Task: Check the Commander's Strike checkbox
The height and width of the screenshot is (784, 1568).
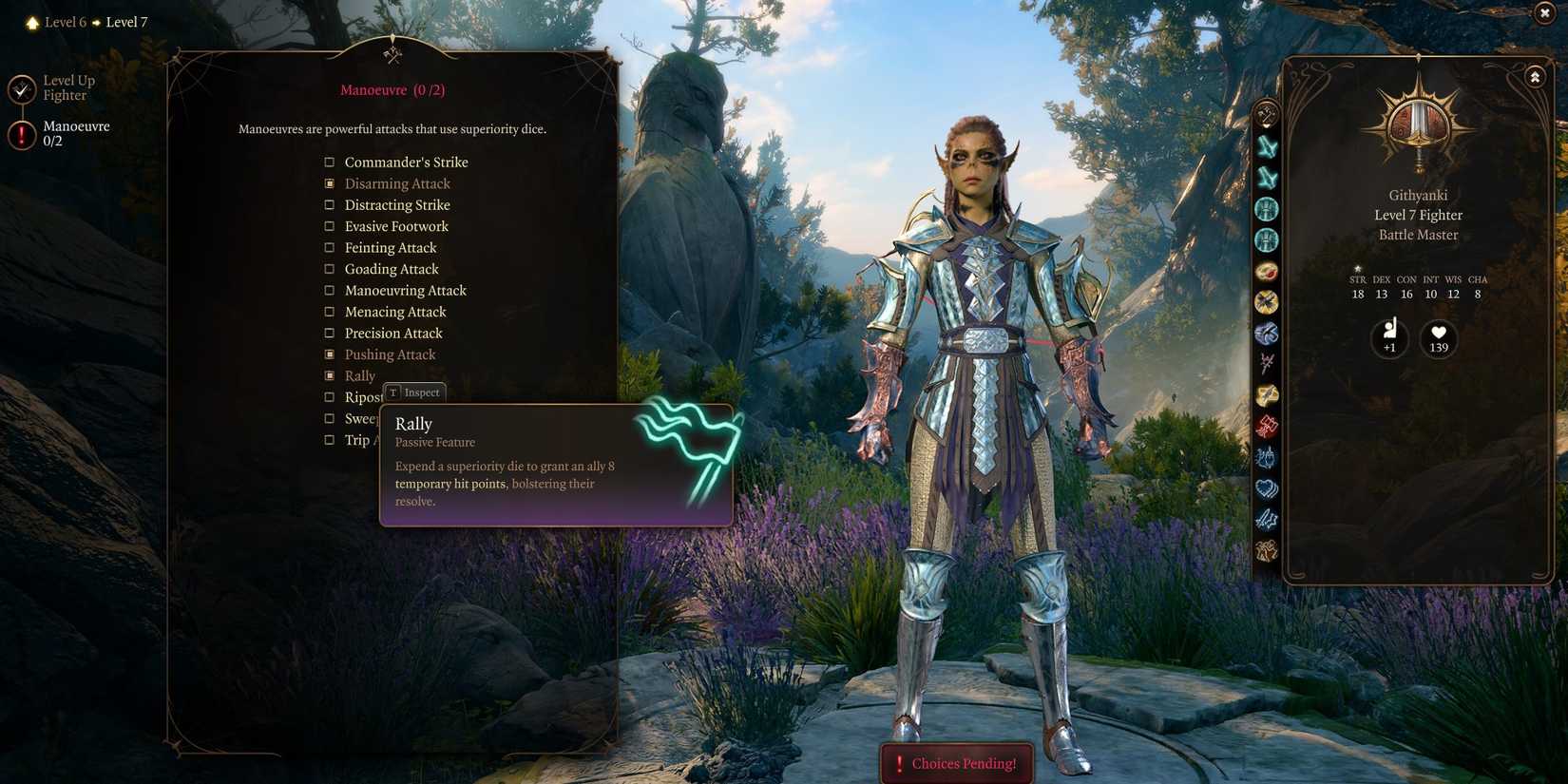Action: click(329, 162)
